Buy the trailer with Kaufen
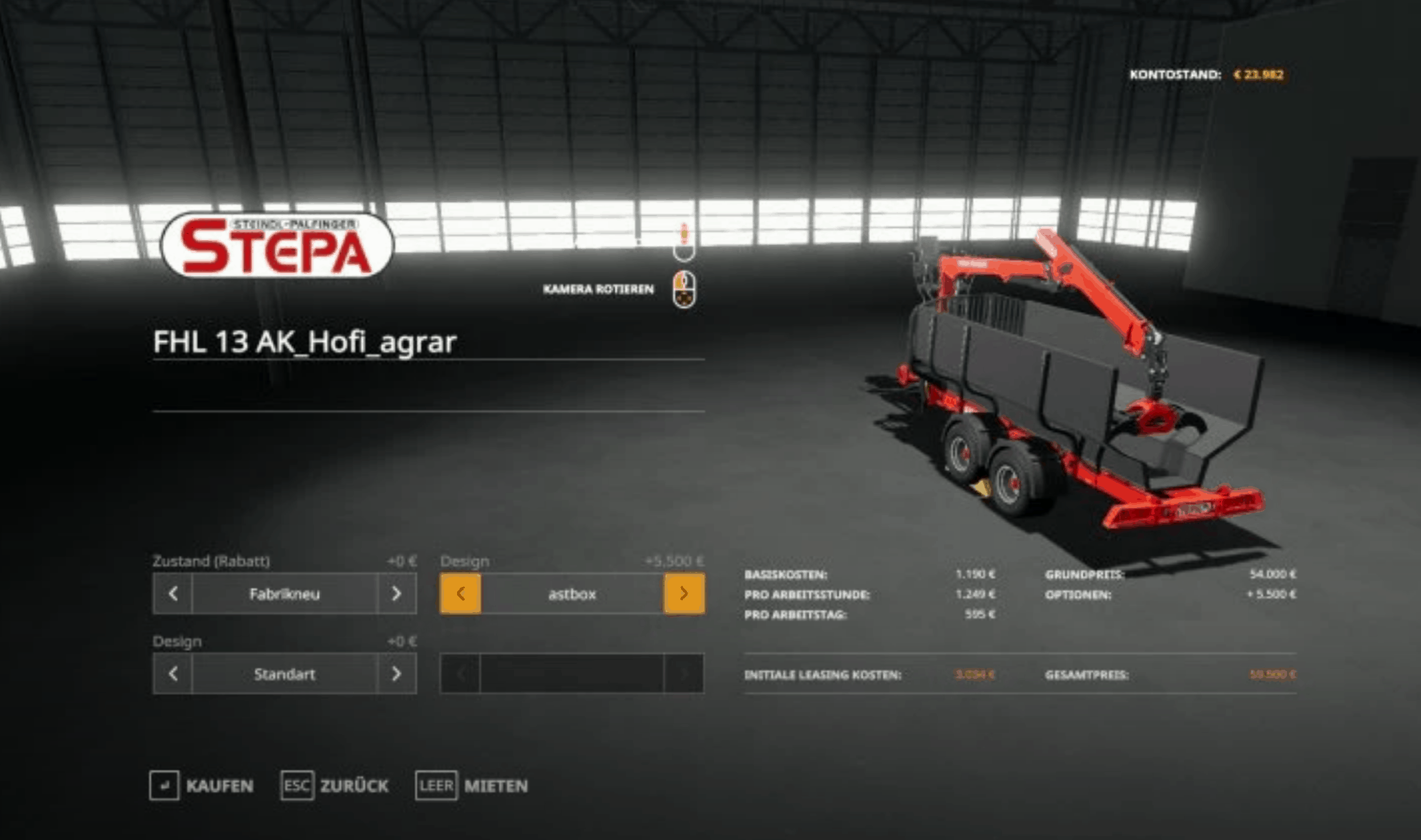Image resolution: width=1421 pixels, height=840 pixels. [x=201, y=786]
